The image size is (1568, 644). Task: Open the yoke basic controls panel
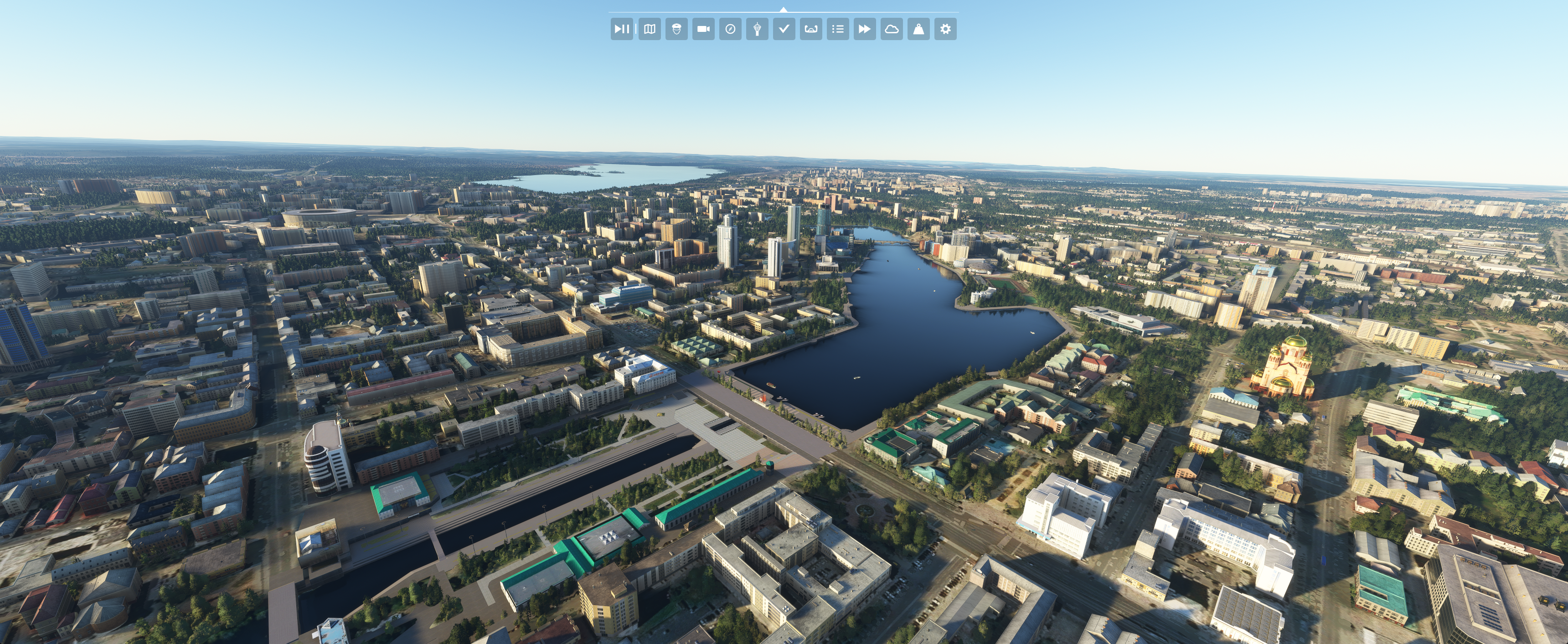click(811, 29)
